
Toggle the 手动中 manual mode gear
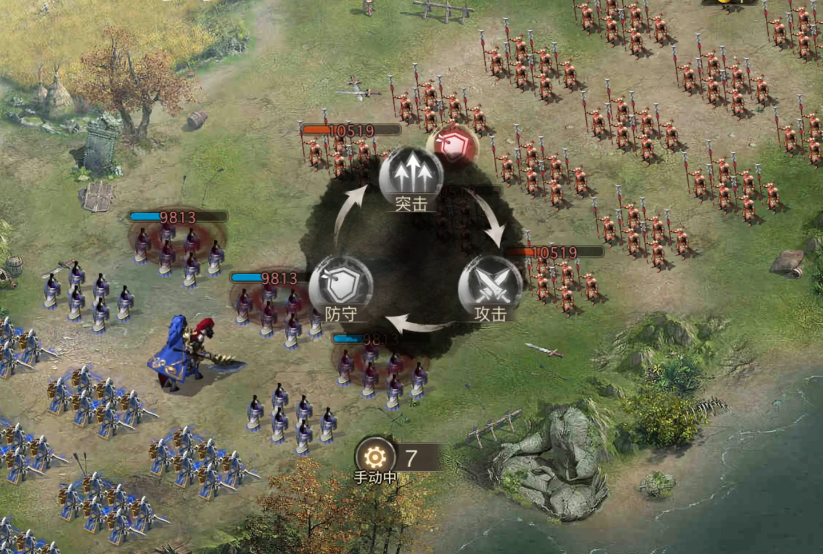point(375,456)
